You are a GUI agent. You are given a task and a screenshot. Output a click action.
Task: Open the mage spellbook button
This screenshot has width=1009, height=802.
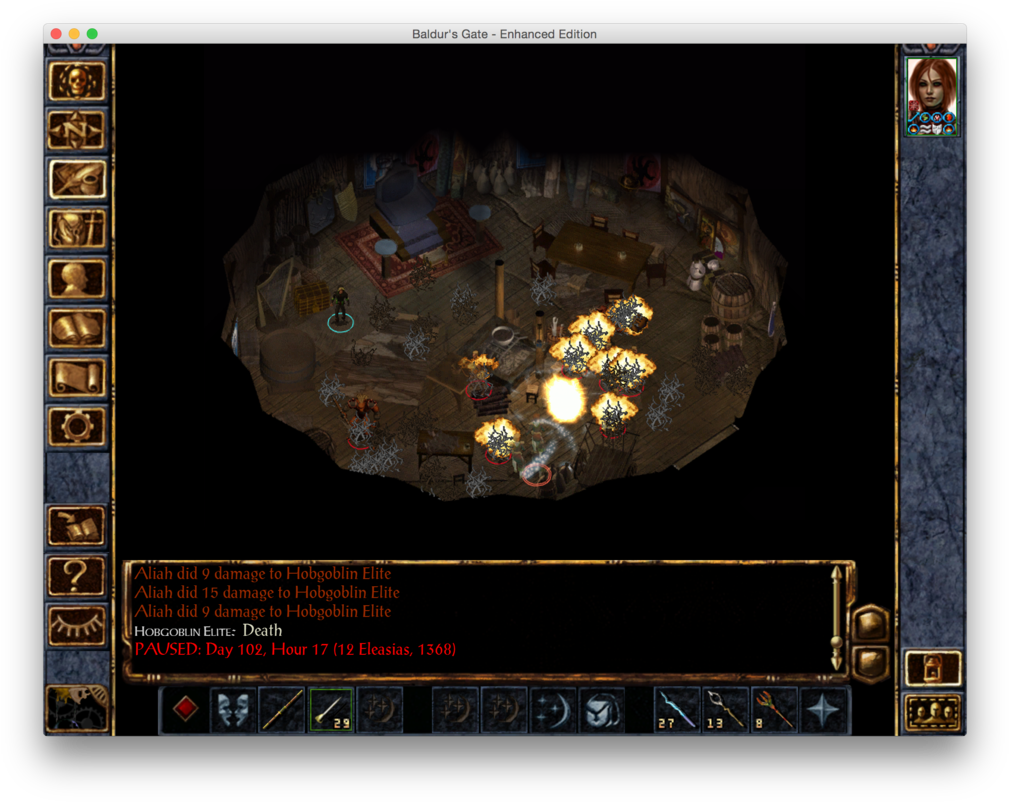click(x=77, y=327)
